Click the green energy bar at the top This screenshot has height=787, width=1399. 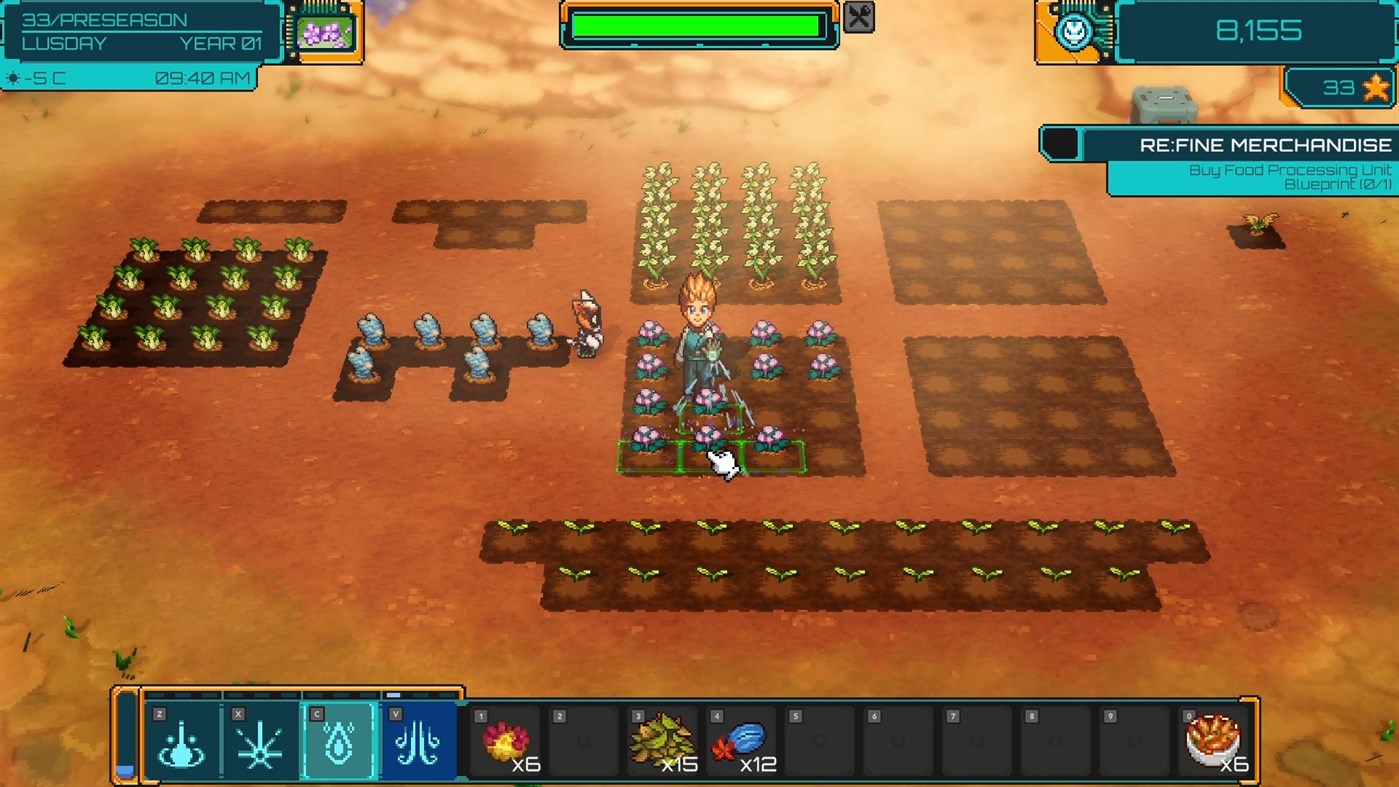[x=698, y=27]
